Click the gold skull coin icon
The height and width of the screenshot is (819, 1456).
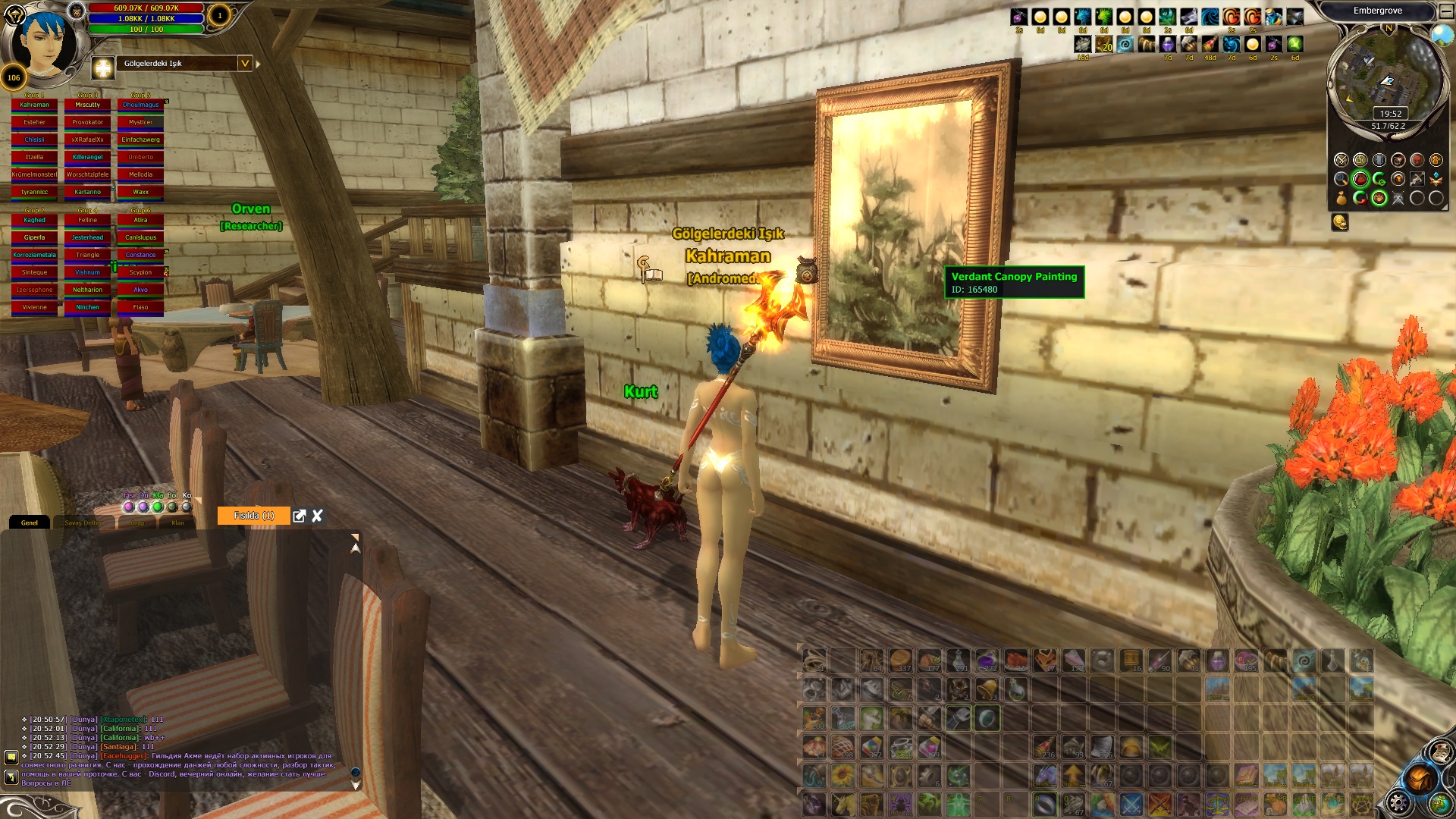tap(1340, 222)
